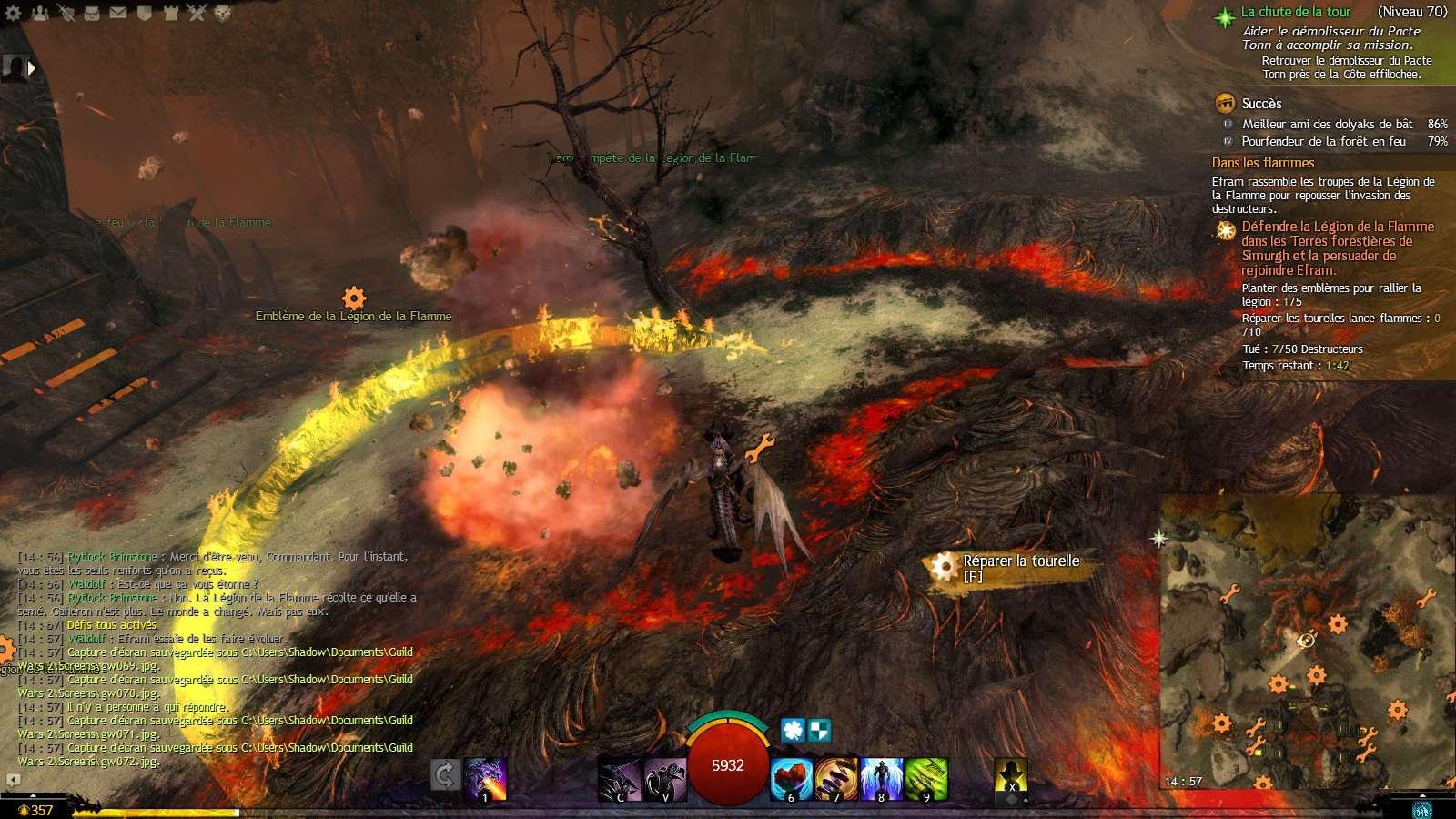1456x819 pixels.
Task: Open the inventory bag icon
Action: click(92, 13)
